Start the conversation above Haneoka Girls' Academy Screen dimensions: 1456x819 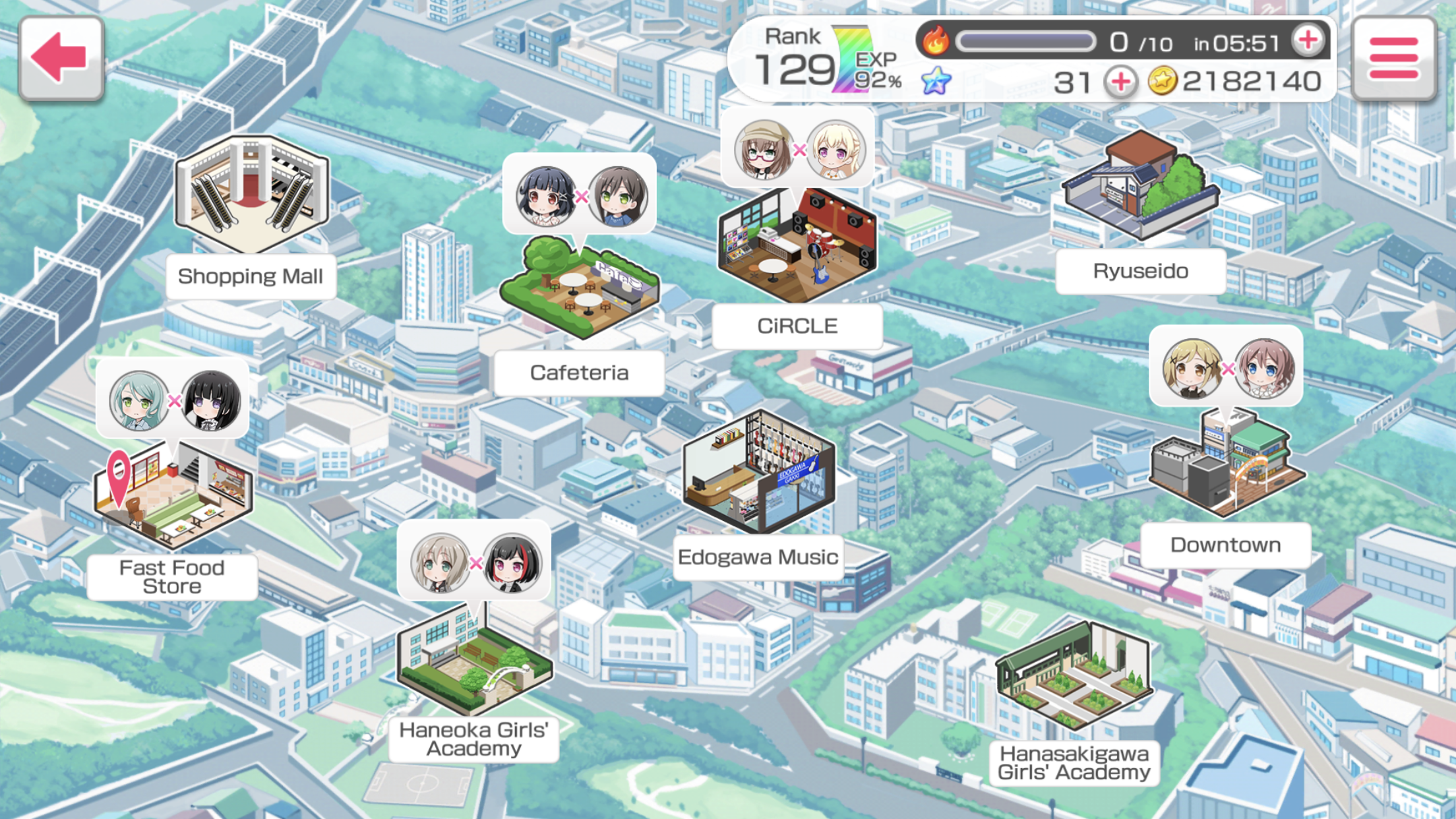(474, 562)
